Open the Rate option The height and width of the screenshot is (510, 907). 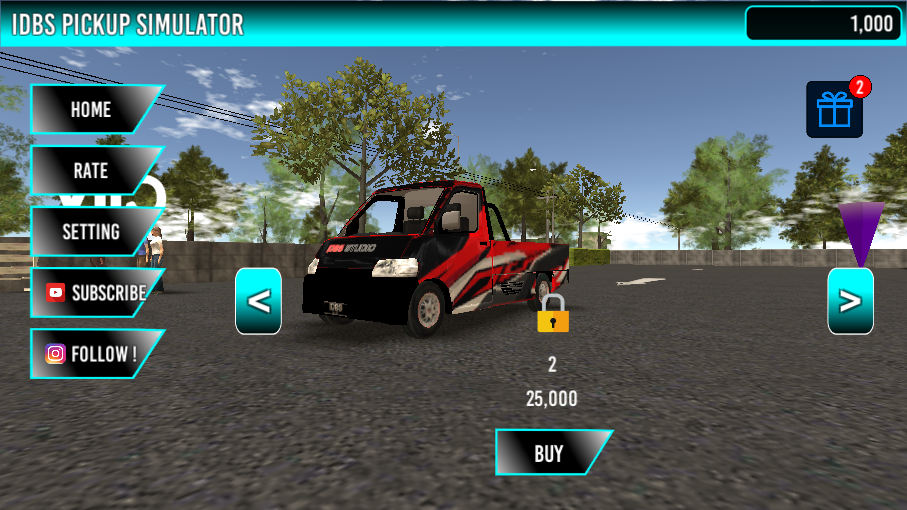pyautogui.click(x=91, y=171)
